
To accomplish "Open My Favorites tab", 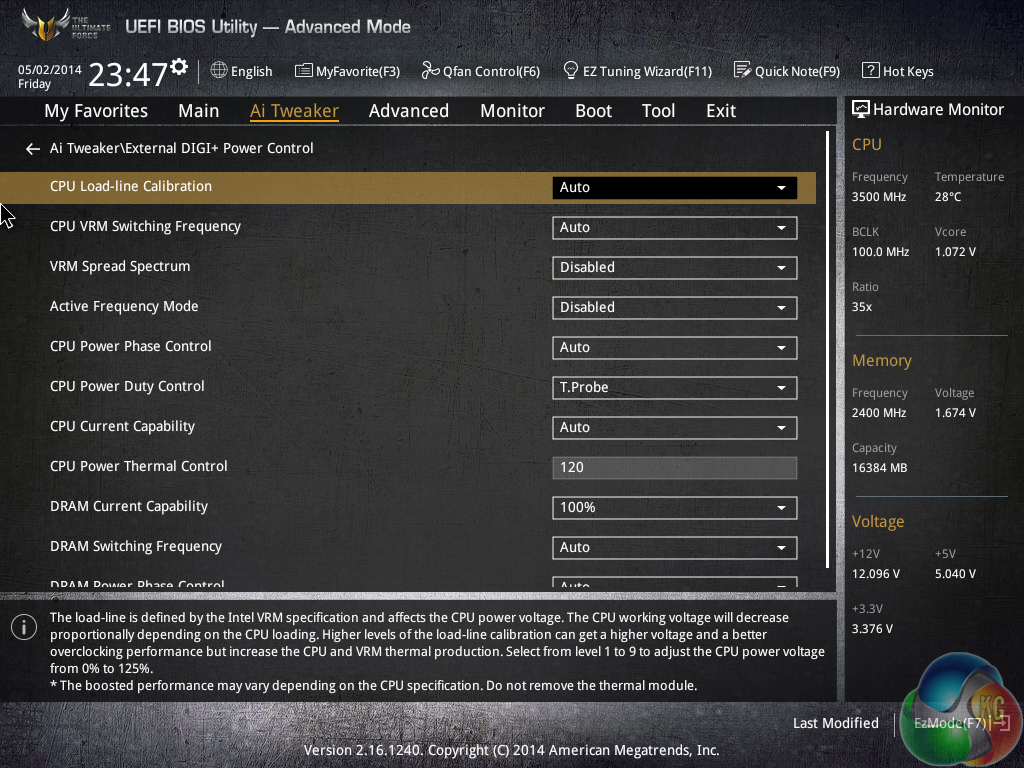I will [96, 111].
